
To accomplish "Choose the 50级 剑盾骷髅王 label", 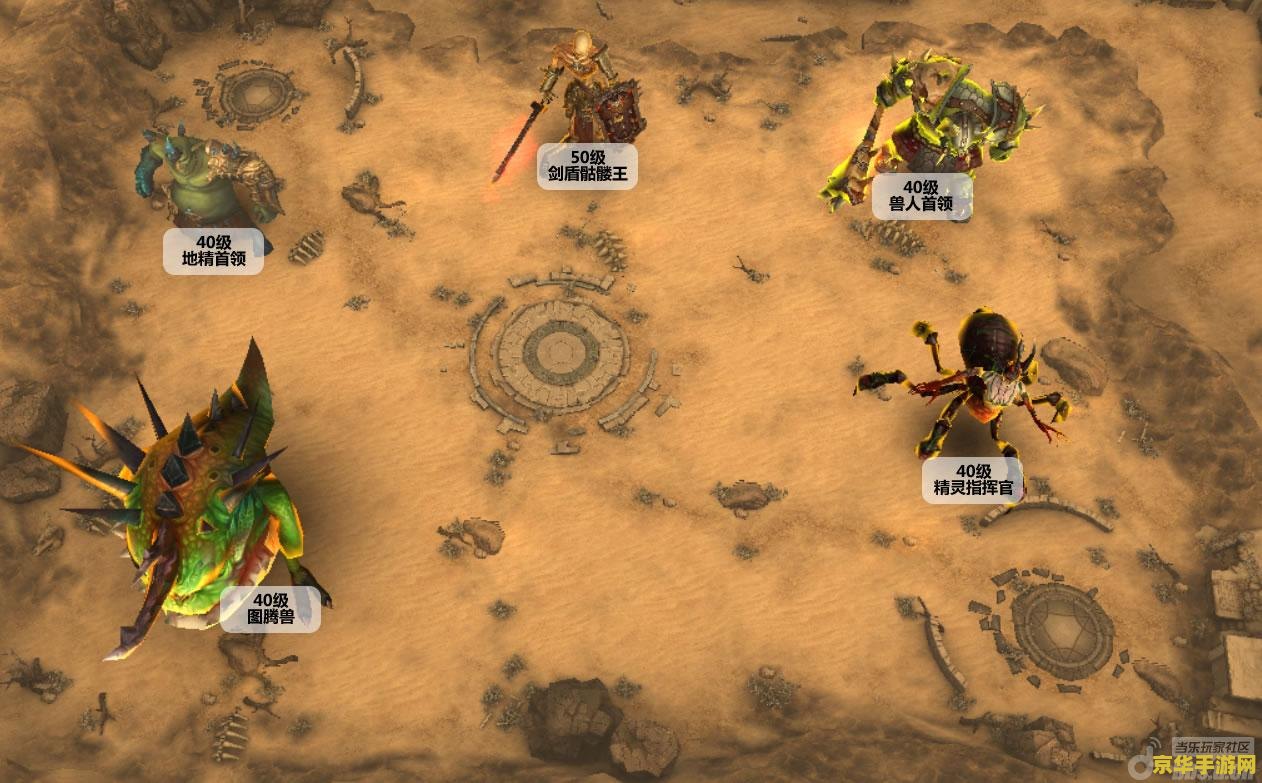I will tap(587, 166).
